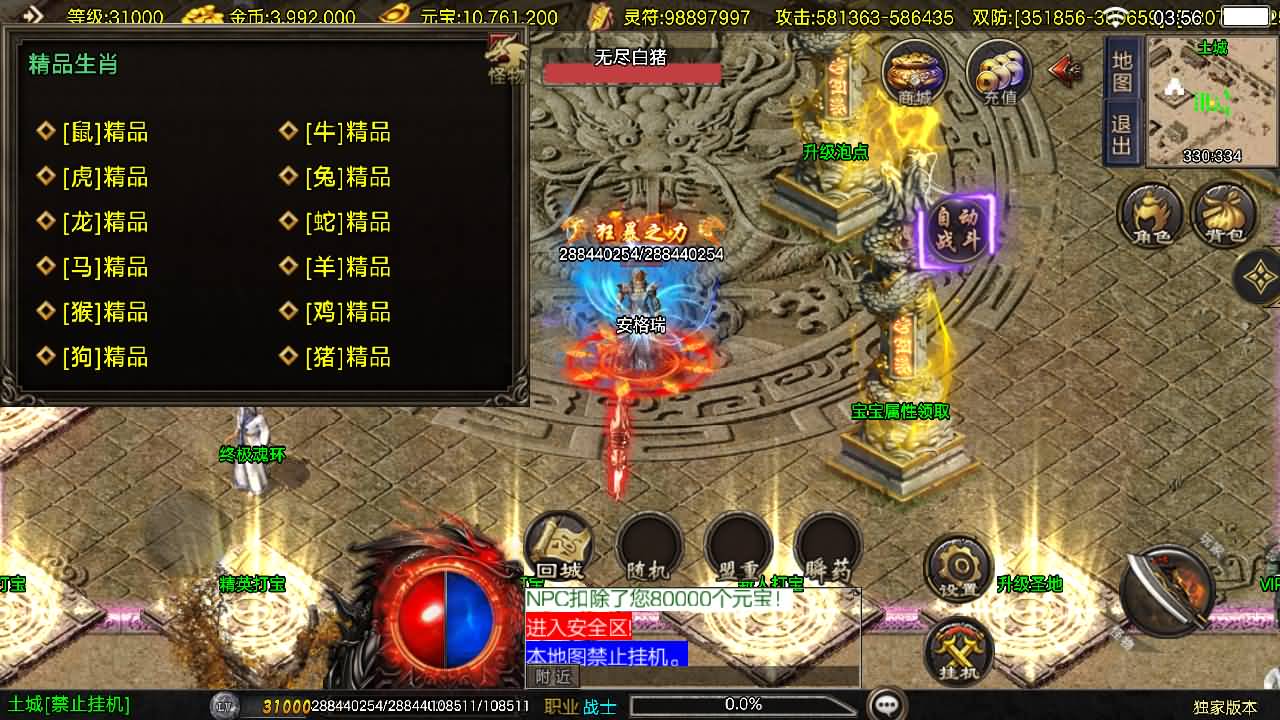1280x720 pixels.
Task: Open the 商城 shop icon
Action: 912,72
